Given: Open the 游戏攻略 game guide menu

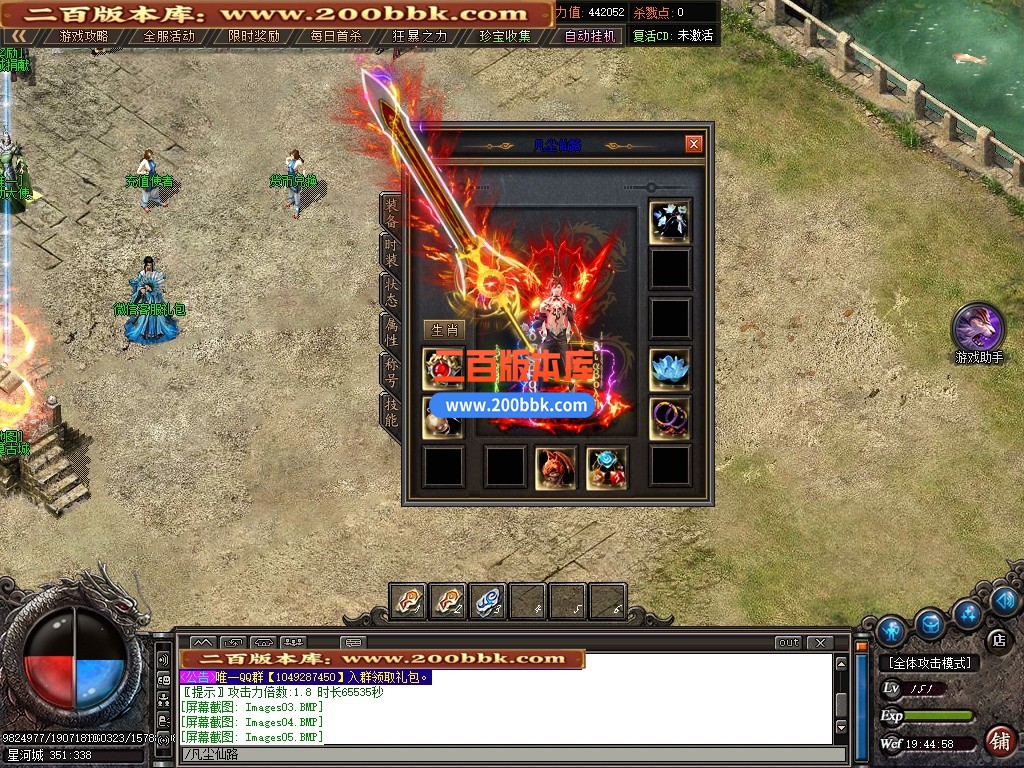Looking at the screenshot, I should click(84, 36).
